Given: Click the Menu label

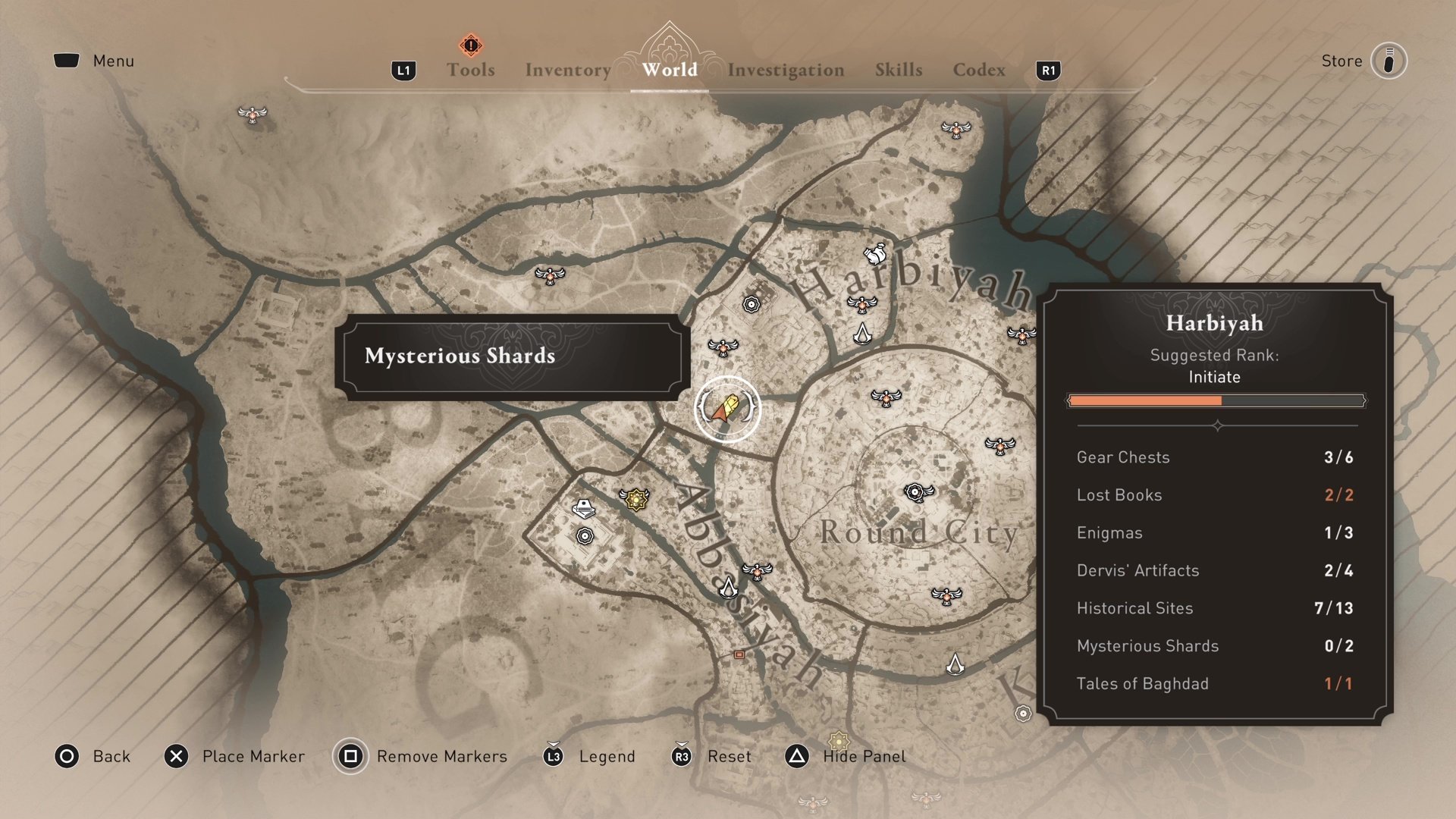Looking at the screenshot, I should (113, 61).
